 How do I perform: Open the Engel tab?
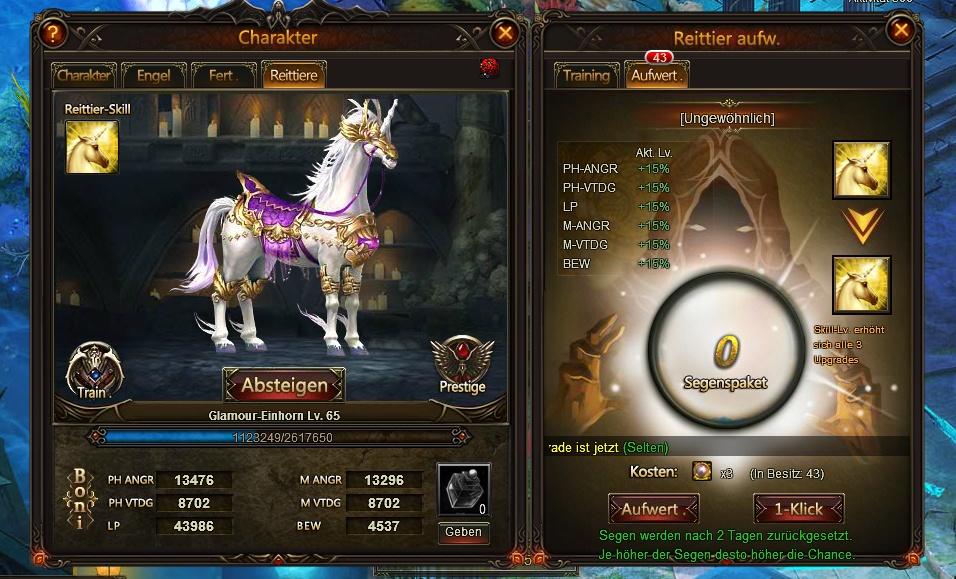click(x=153, y=76)
